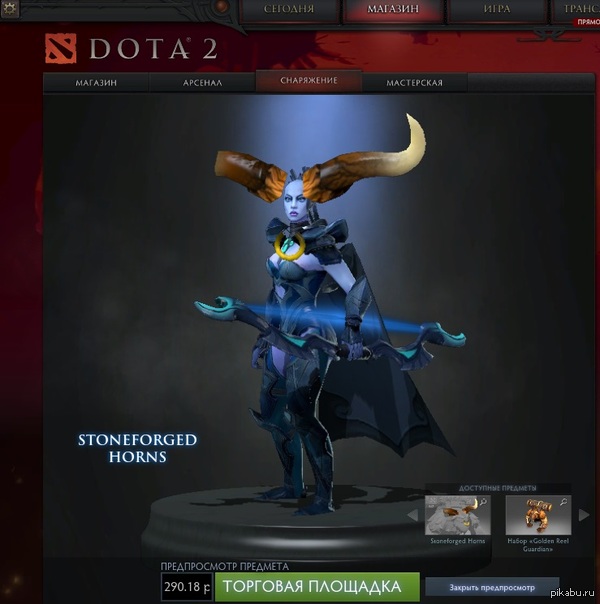Open the Сегодня top navigation tab
Screen dimensions: 600x604
(289, 11)
